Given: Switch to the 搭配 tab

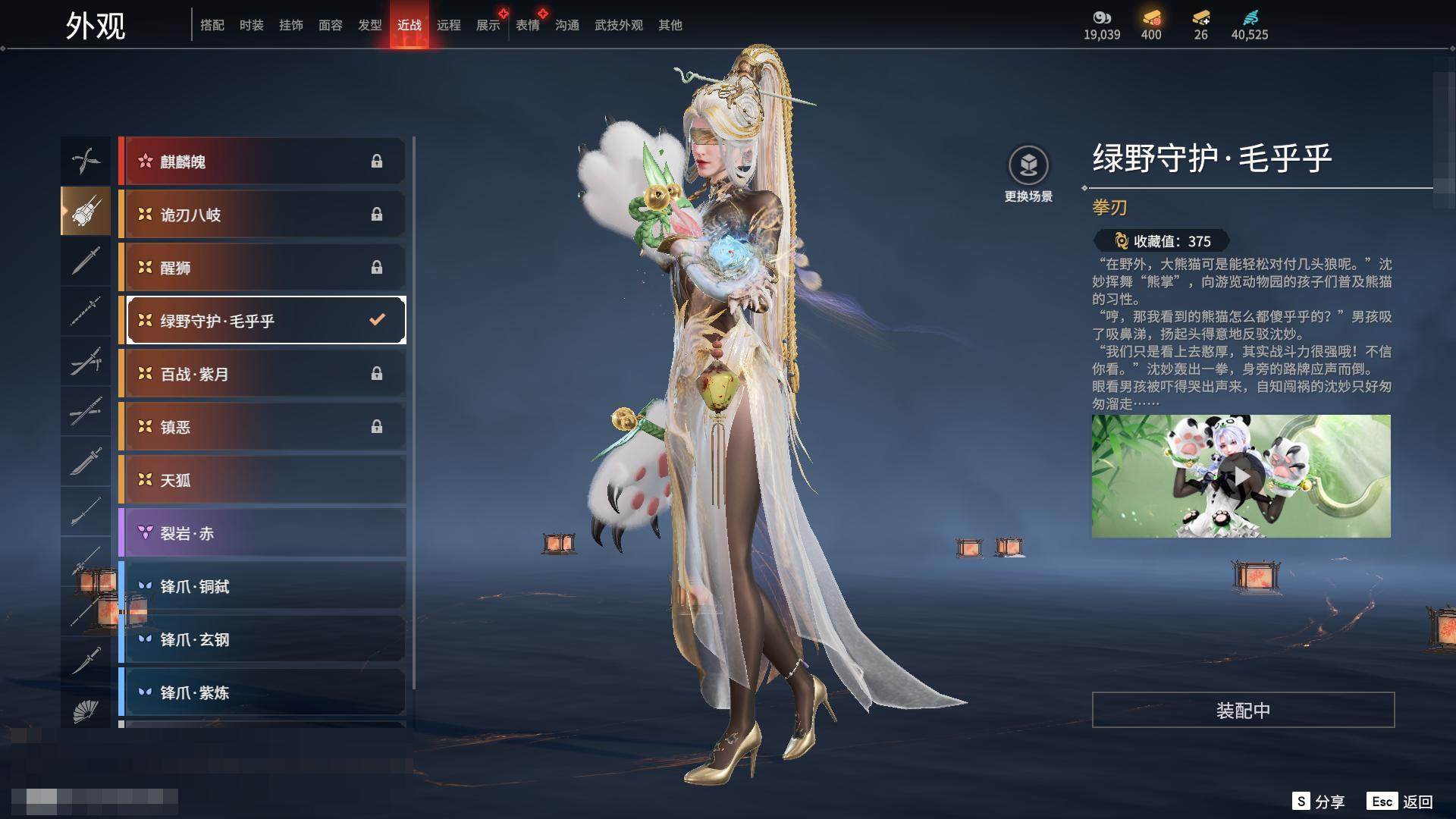Looking at the screenshot, I should pyautogui.click(x=212, y=25).
